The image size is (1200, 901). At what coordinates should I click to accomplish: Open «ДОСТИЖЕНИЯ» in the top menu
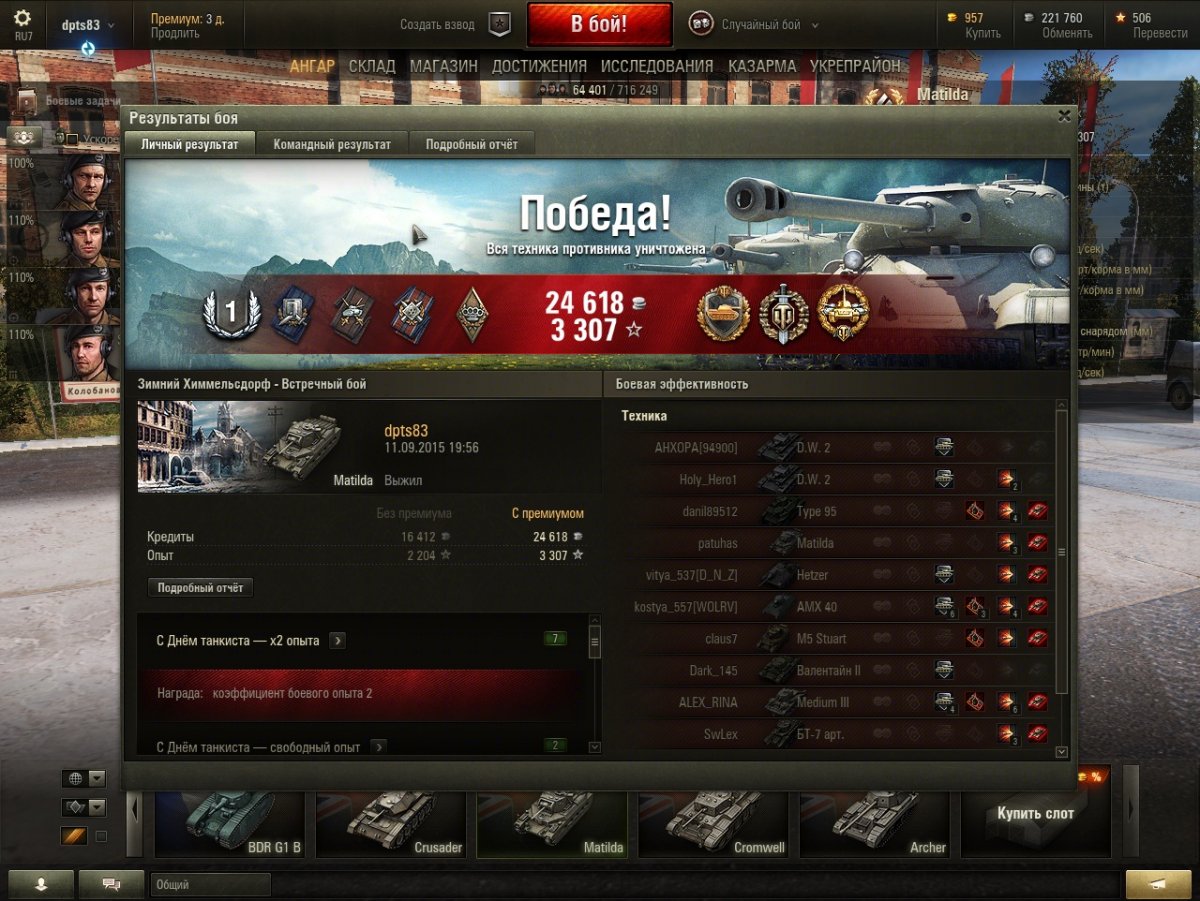pyautogui.click(x=539, y=66)
